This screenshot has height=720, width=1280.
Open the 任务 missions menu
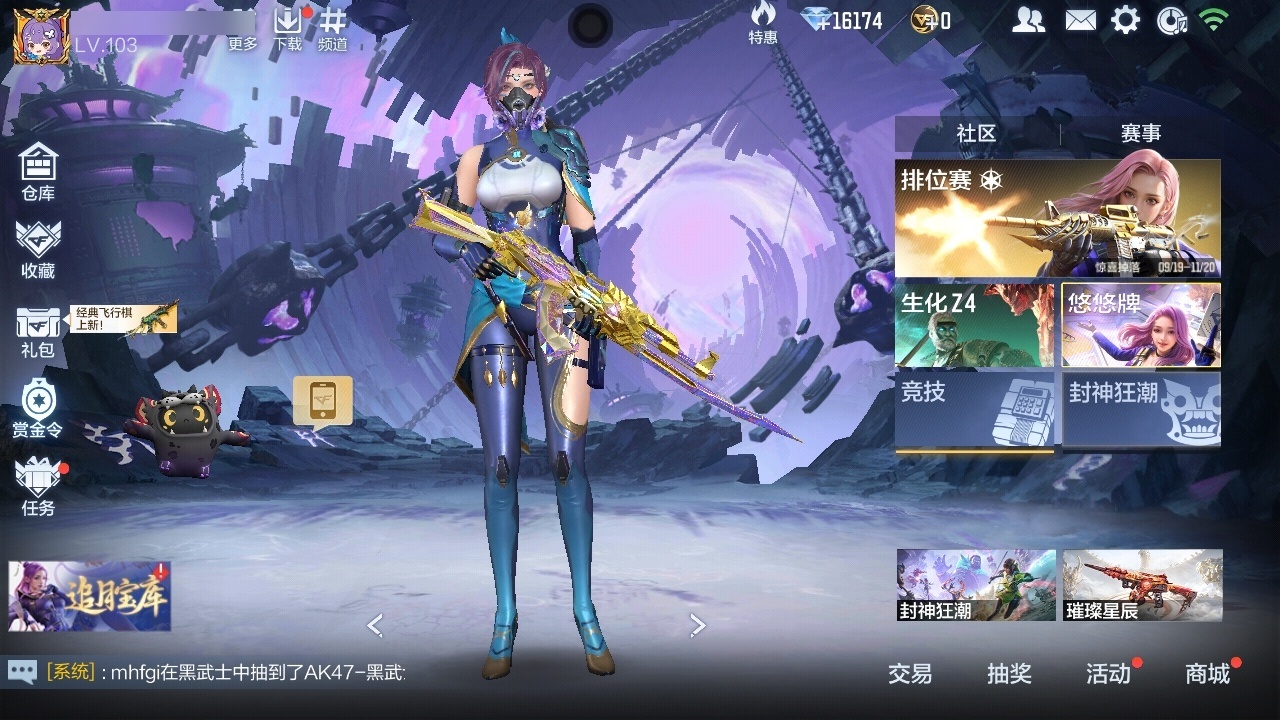38,487
